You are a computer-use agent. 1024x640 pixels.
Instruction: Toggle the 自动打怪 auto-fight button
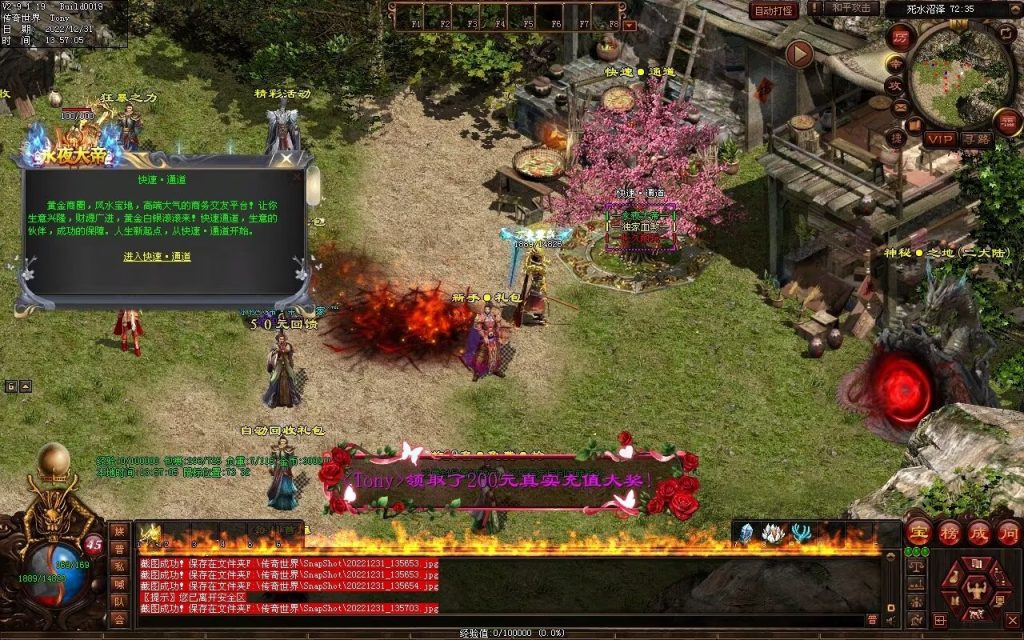pos(773,10)
